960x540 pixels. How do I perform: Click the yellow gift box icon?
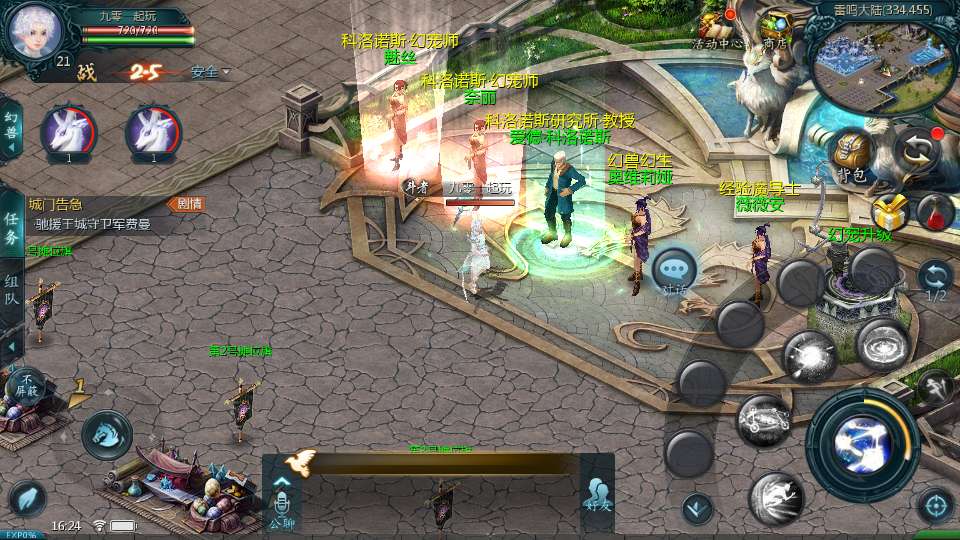pyautogui.click(x=888, y=212)
